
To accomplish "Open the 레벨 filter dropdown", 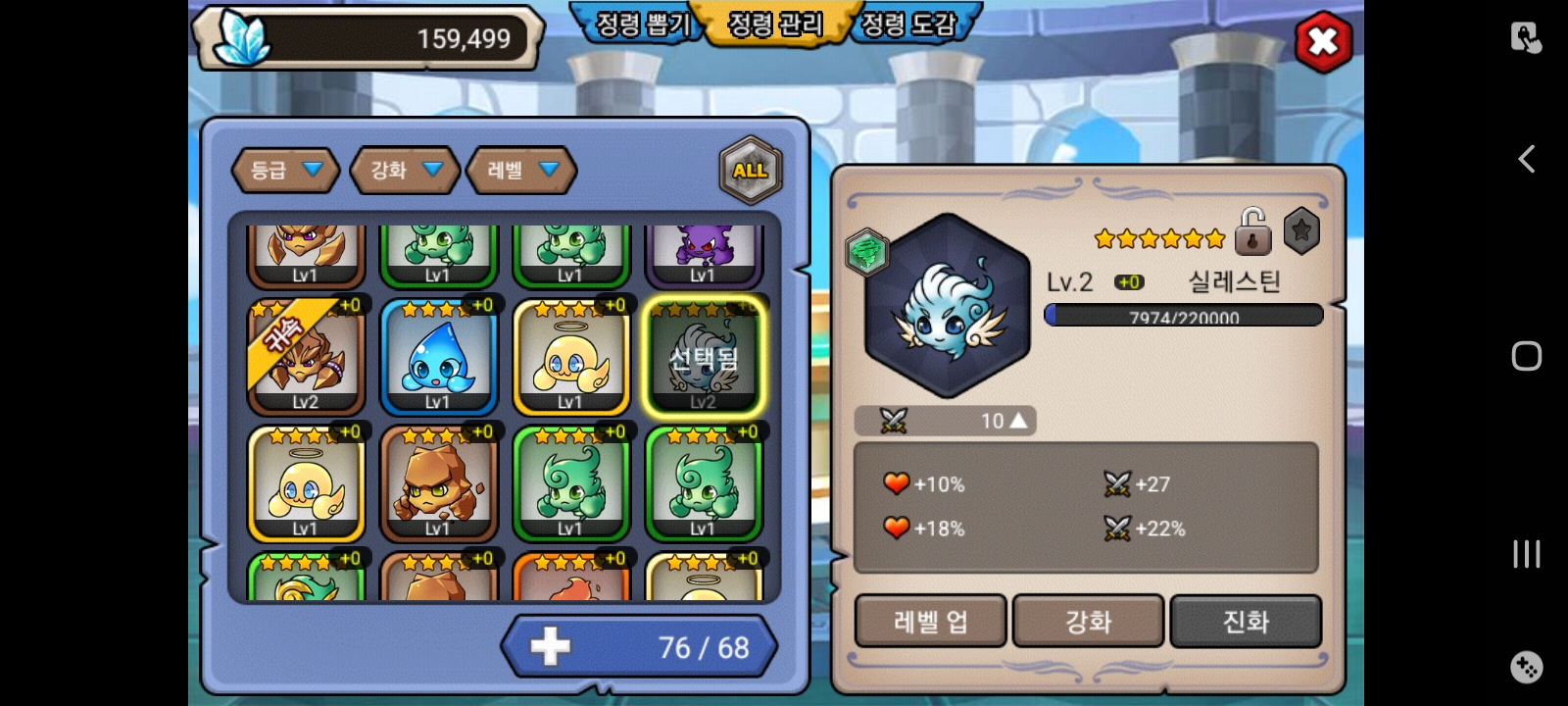I will click(521, 171).
